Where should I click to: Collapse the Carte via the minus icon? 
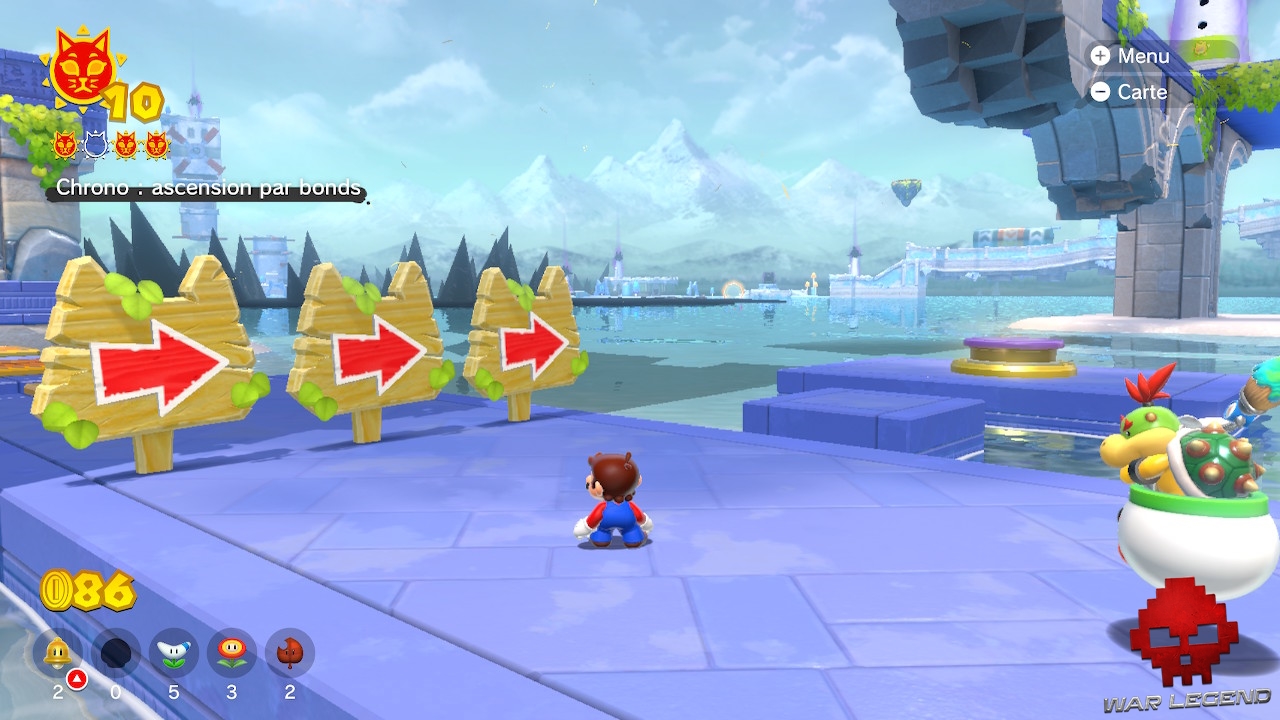1102,91
